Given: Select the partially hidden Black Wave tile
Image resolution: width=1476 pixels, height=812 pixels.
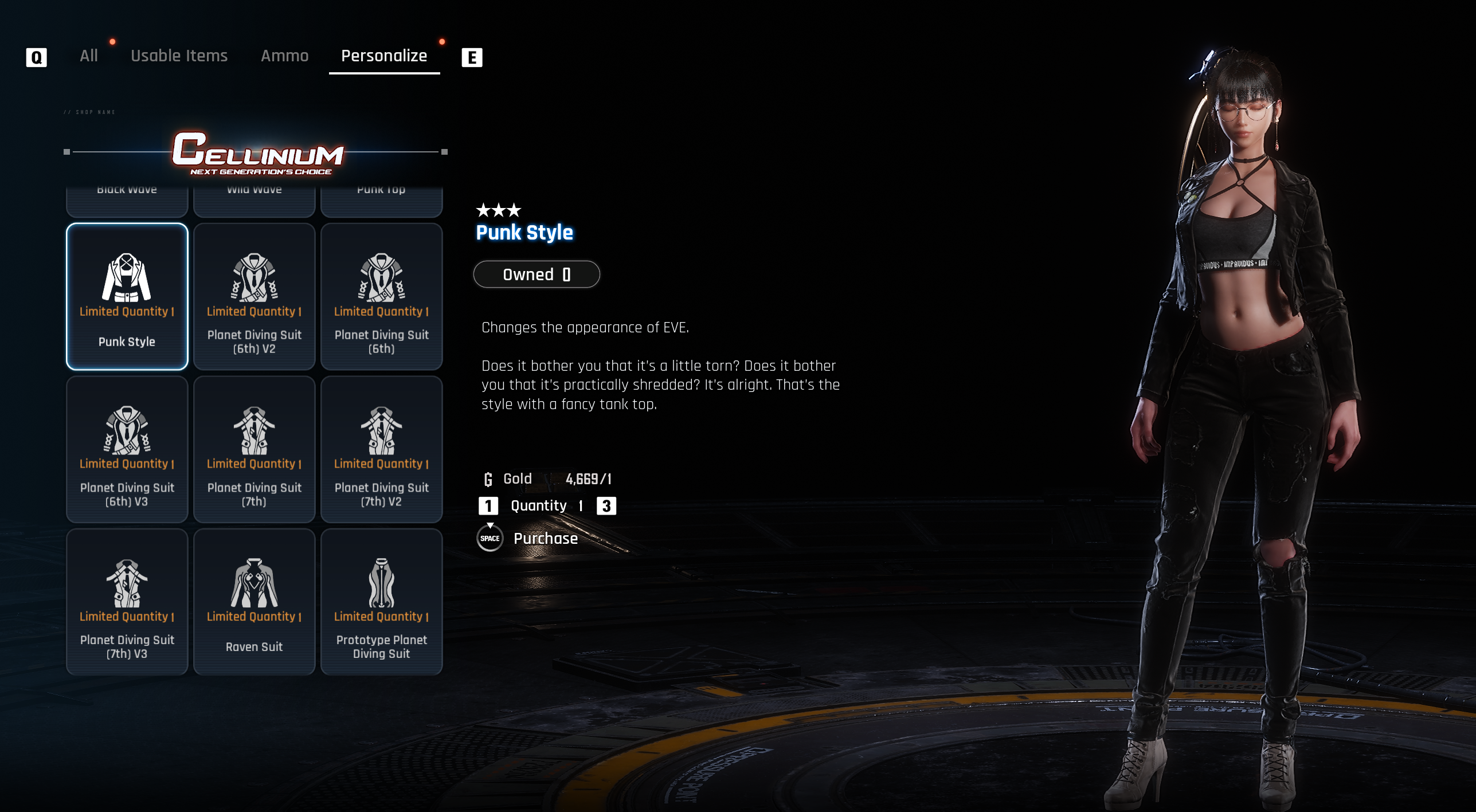Looking at the screenshot, I should (x=127, y=200).
